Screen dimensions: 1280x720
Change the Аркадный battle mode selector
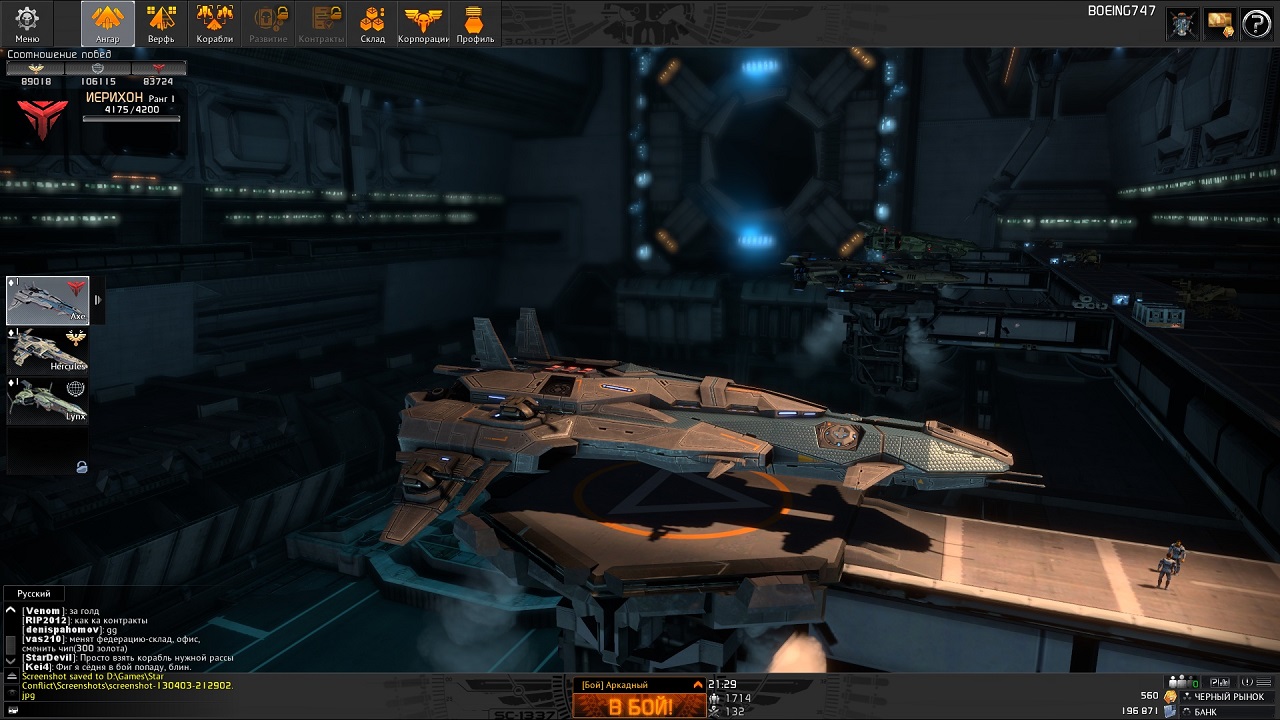click(638, 685)
